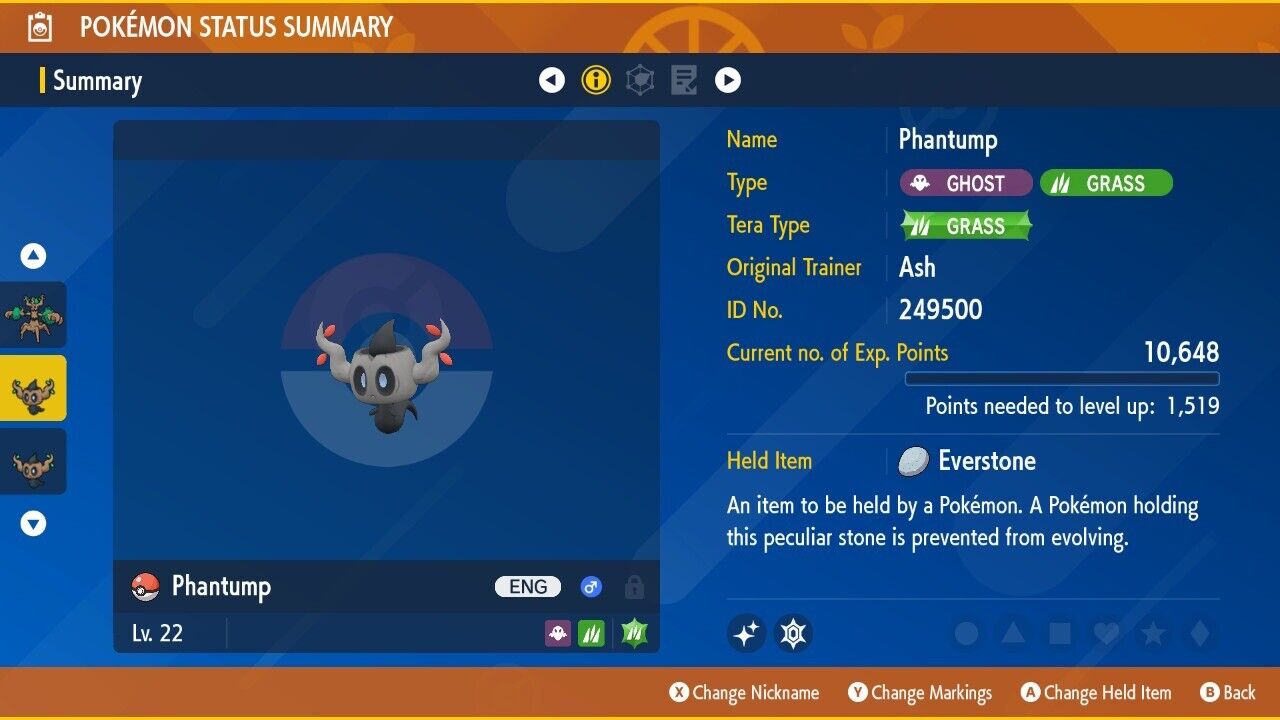Select the info summary tab icon
1280x720 pixels.
(596, 80)
